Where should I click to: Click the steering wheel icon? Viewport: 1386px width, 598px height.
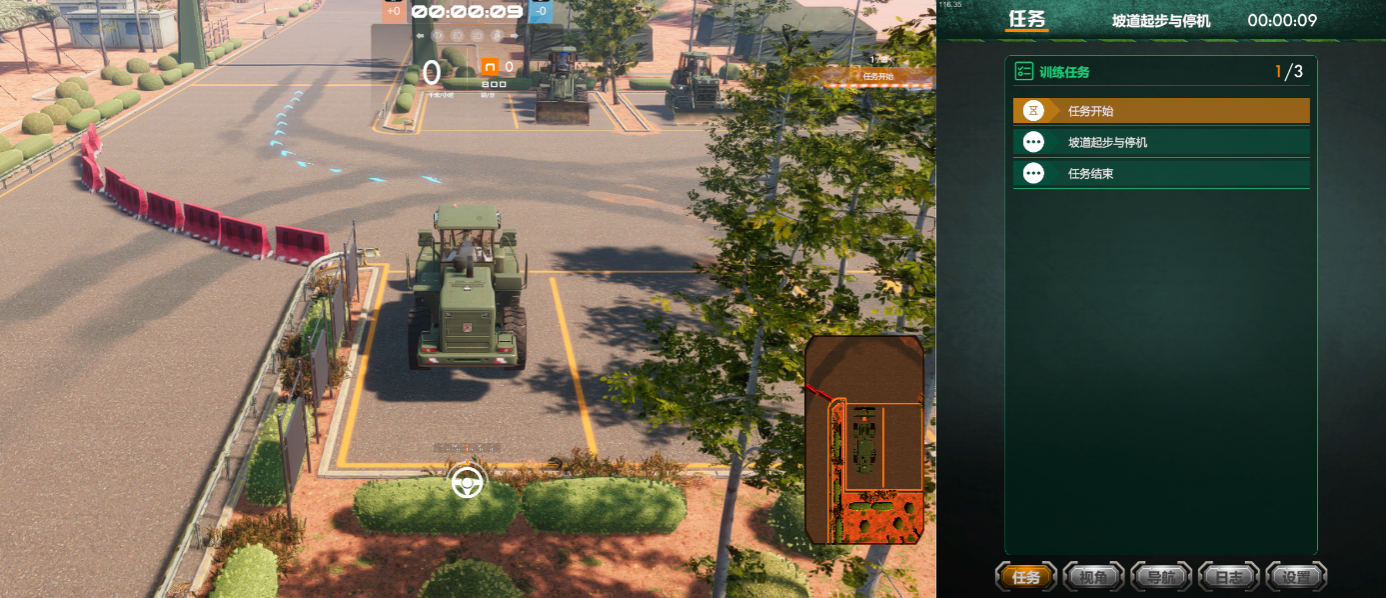click(x=467, y=482)
